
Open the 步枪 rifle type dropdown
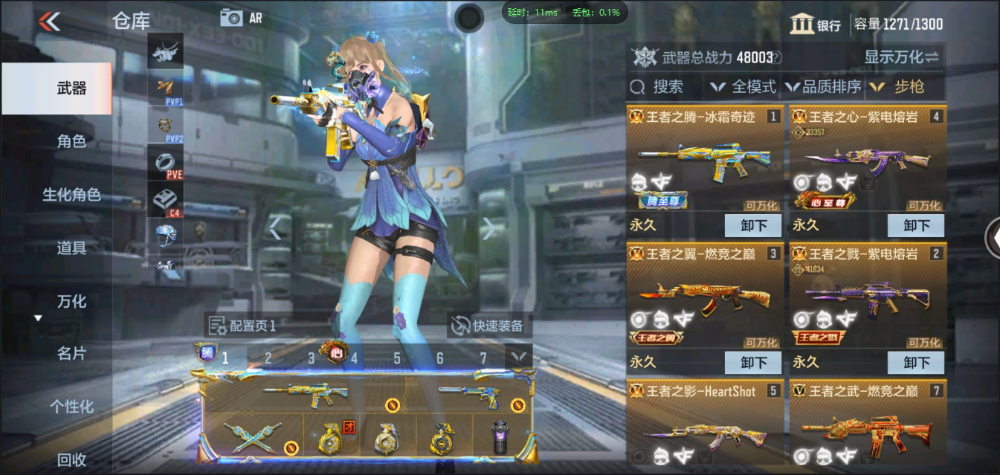(x=900, y=87)
